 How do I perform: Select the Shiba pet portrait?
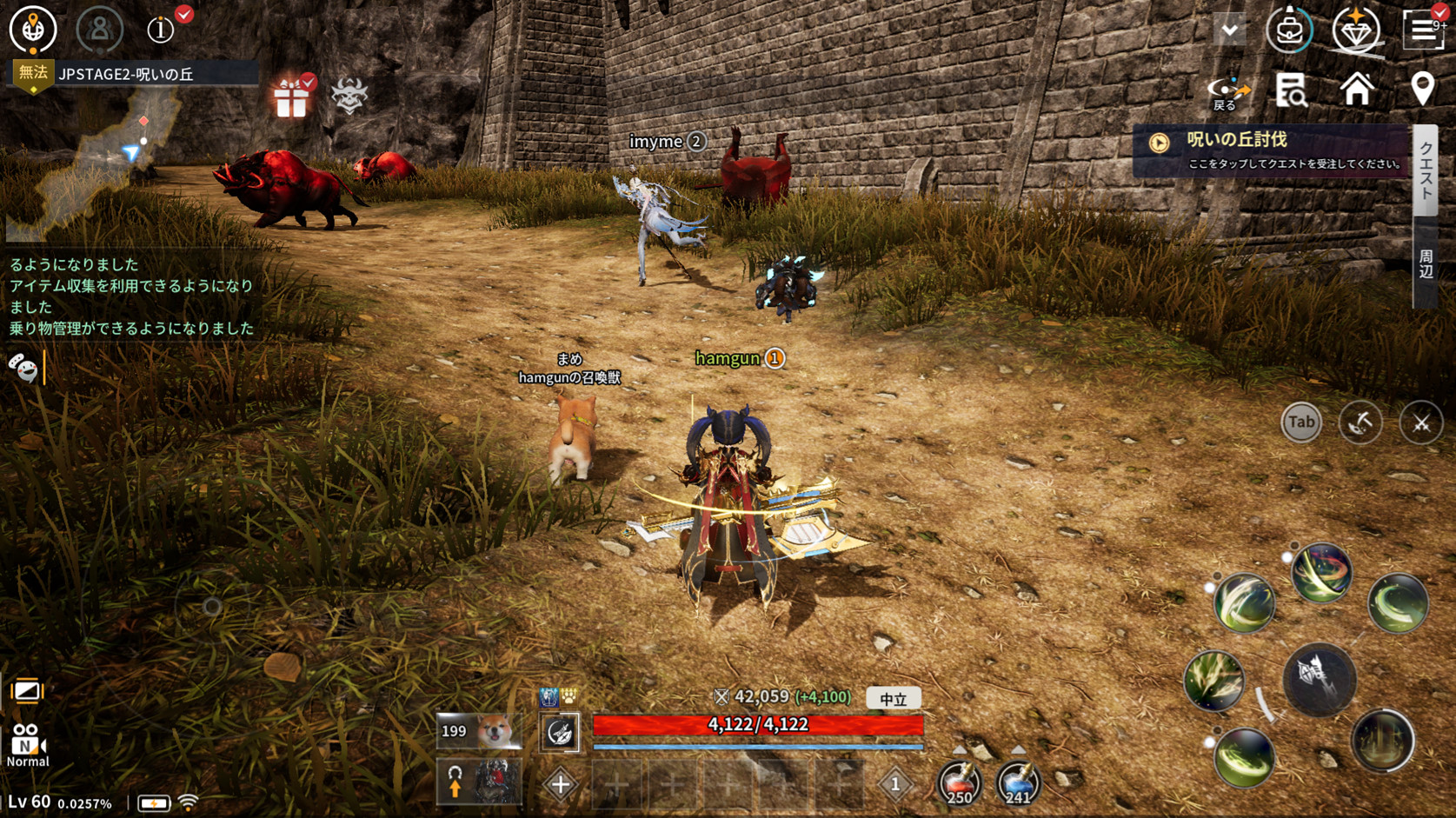[480, 732]
